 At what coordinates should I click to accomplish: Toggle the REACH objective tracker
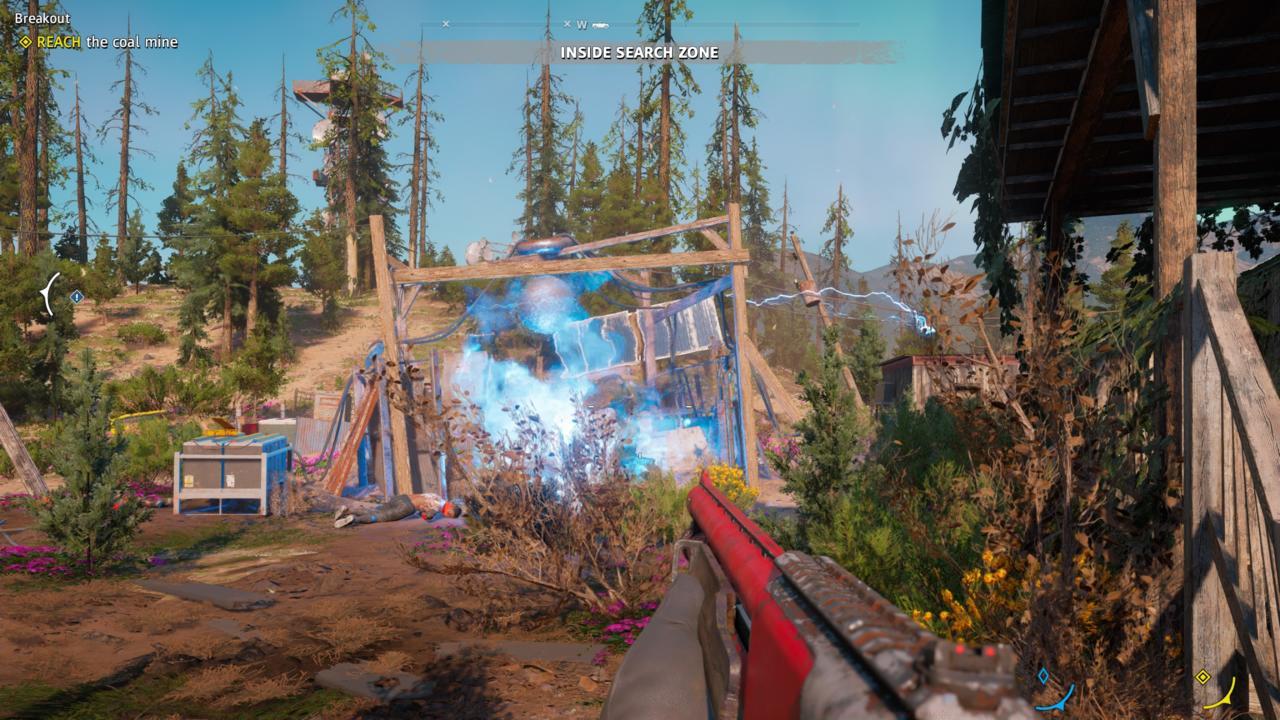[x=97, y=43]
